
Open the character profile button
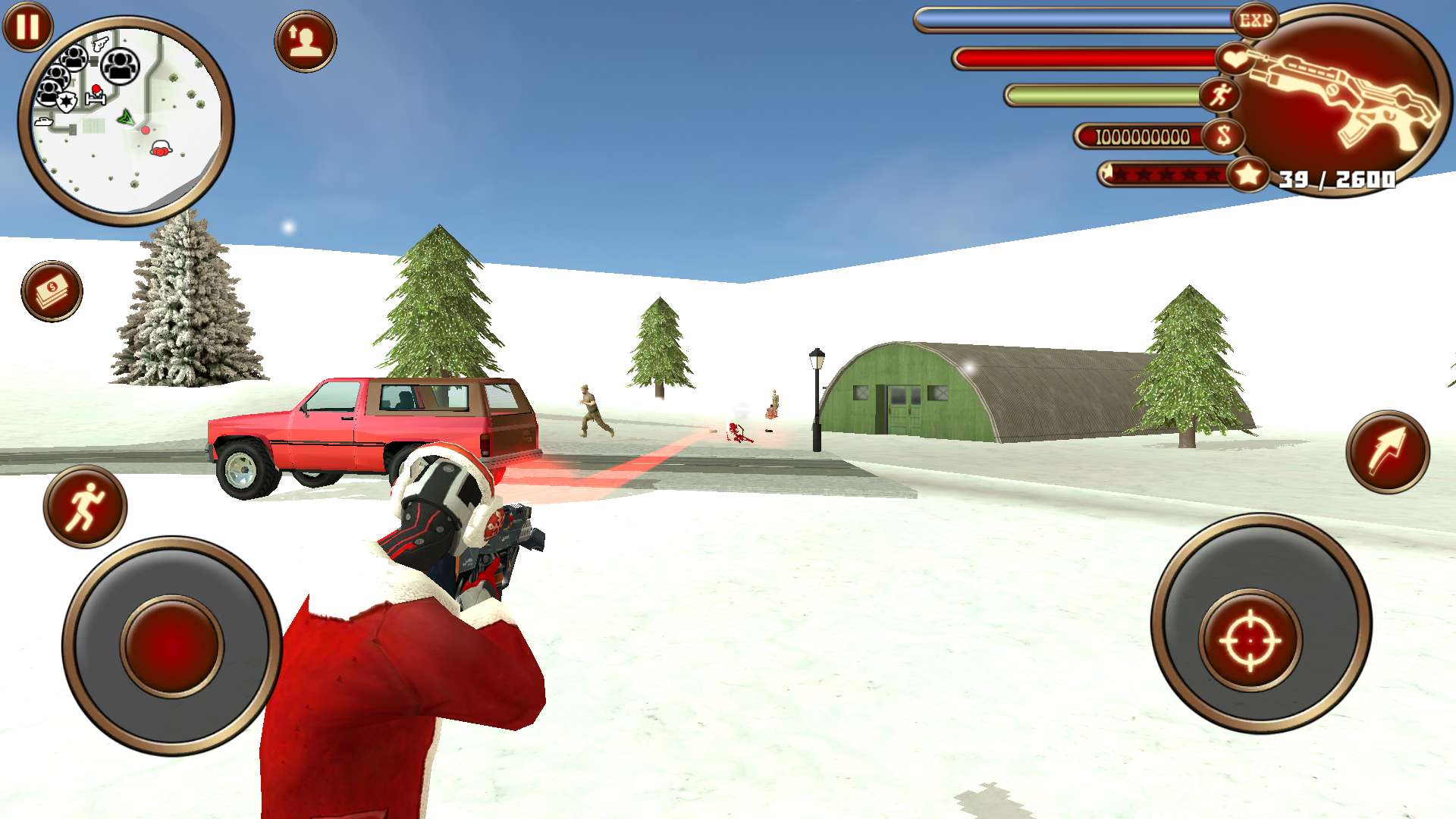click(x=306, y=42)
